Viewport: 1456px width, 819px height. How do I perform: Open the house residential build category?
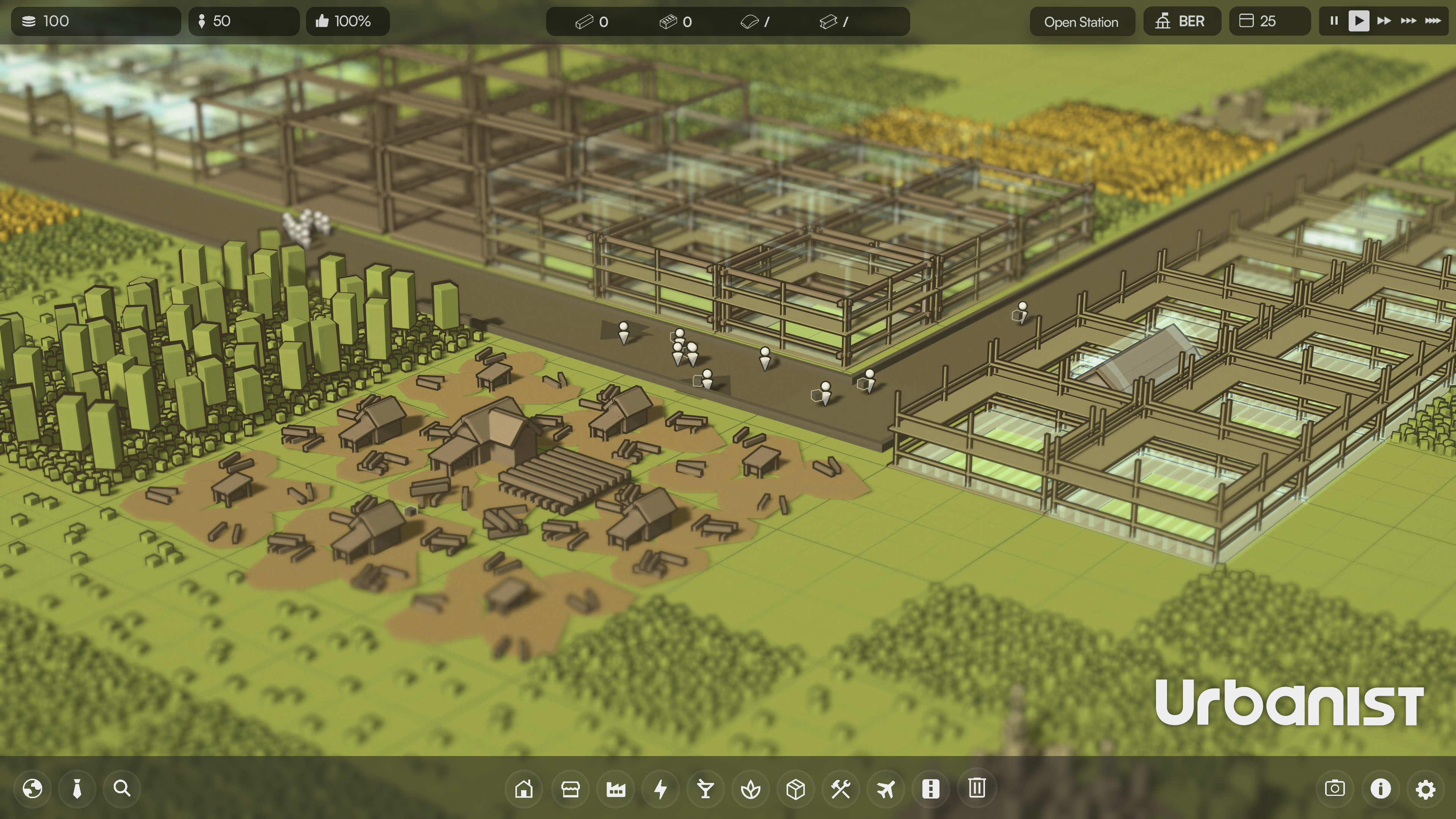524,789
